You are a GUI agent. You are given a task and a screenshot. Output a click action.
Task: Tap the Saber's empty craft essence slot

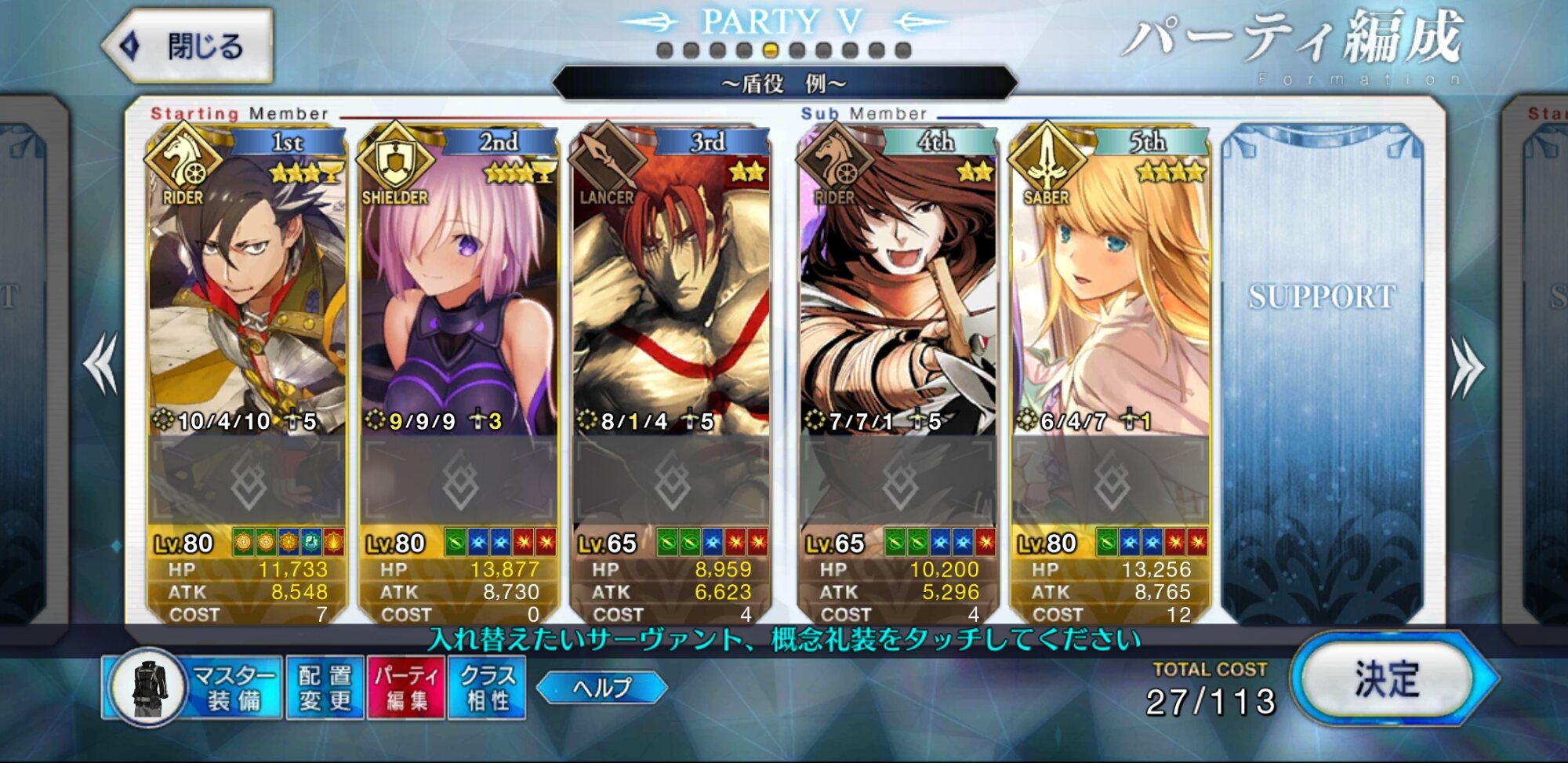pyautogui.click(x=1109, y=481)
